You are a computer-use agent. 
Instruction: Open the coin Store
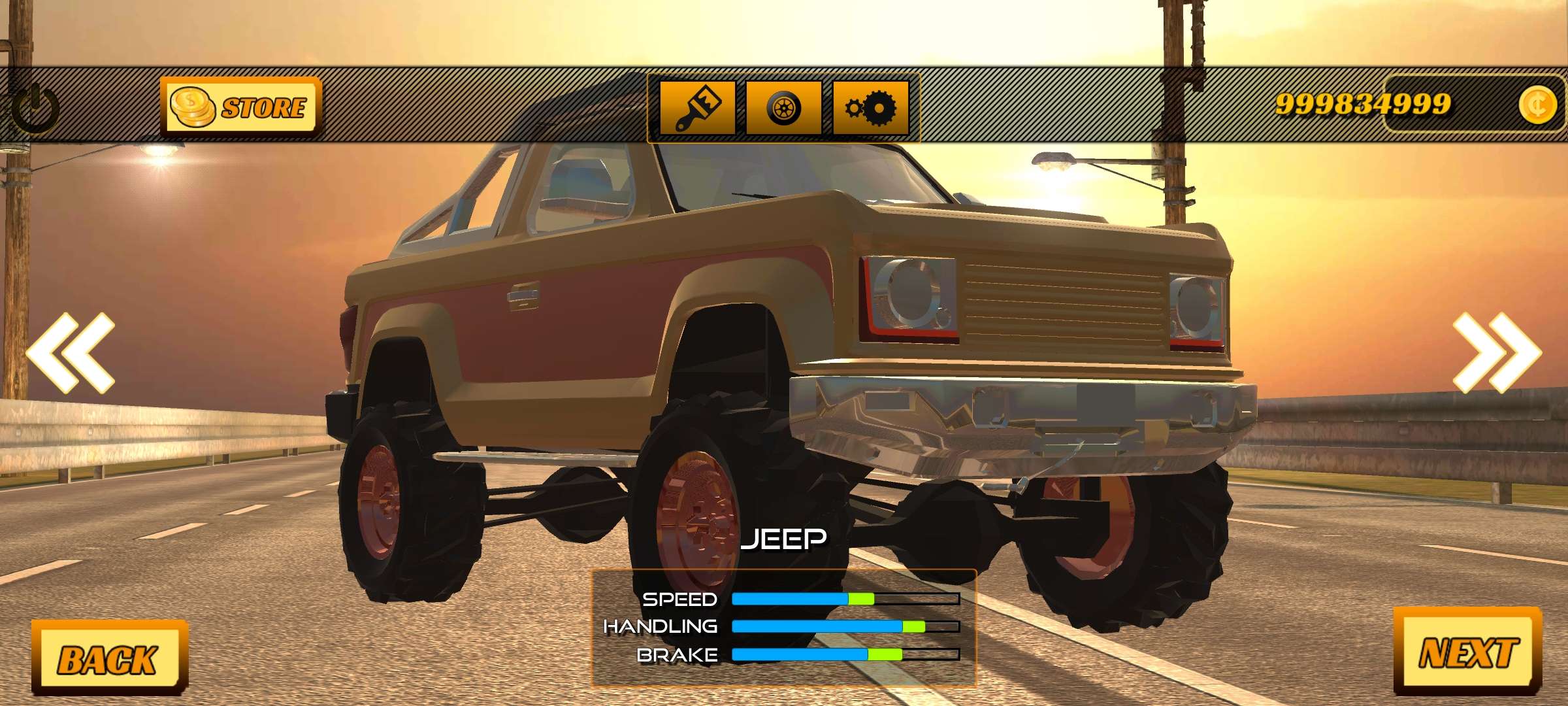point(240,107)
